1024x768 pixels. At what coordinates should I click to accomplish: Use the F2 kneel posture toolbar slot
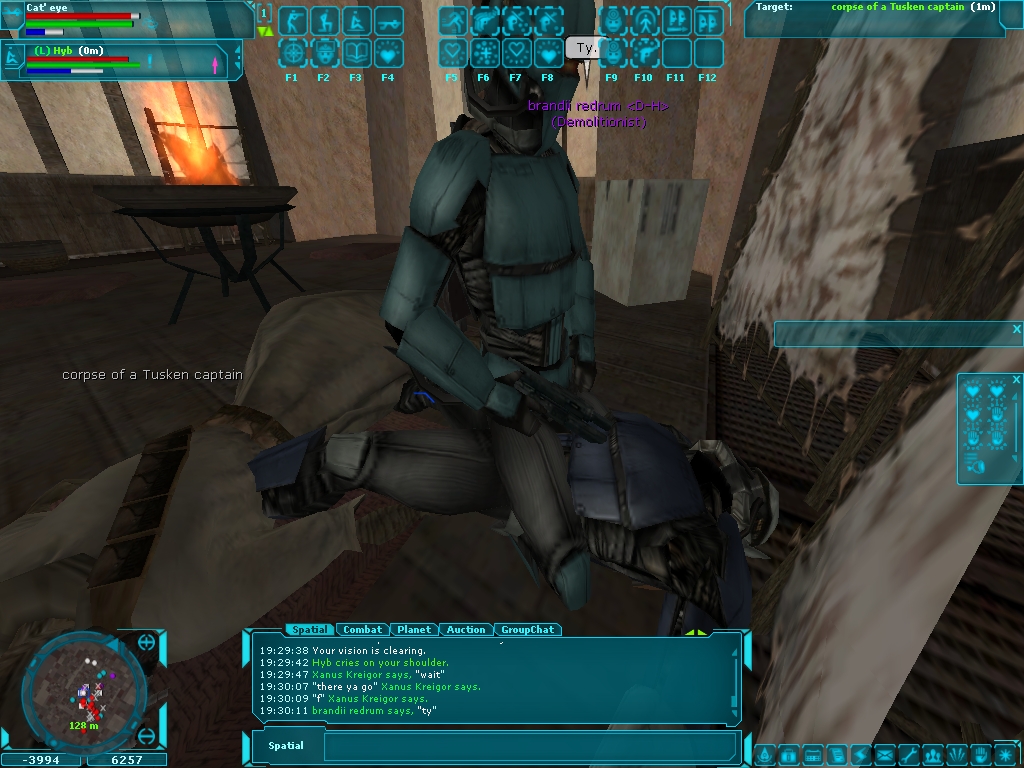coord(324,21)
